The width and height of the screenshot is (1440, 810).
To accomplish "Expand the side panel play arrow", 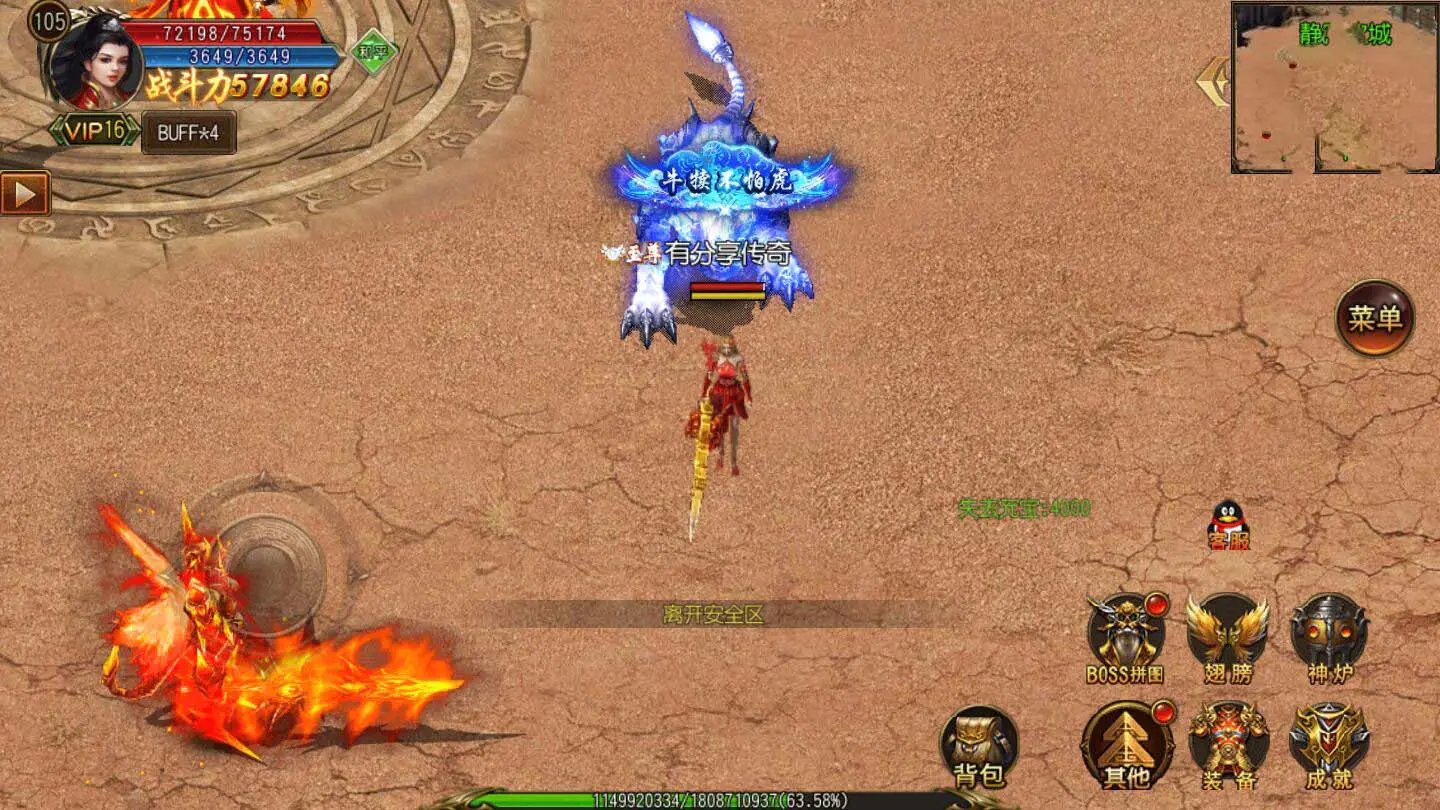I will [25, 193].
